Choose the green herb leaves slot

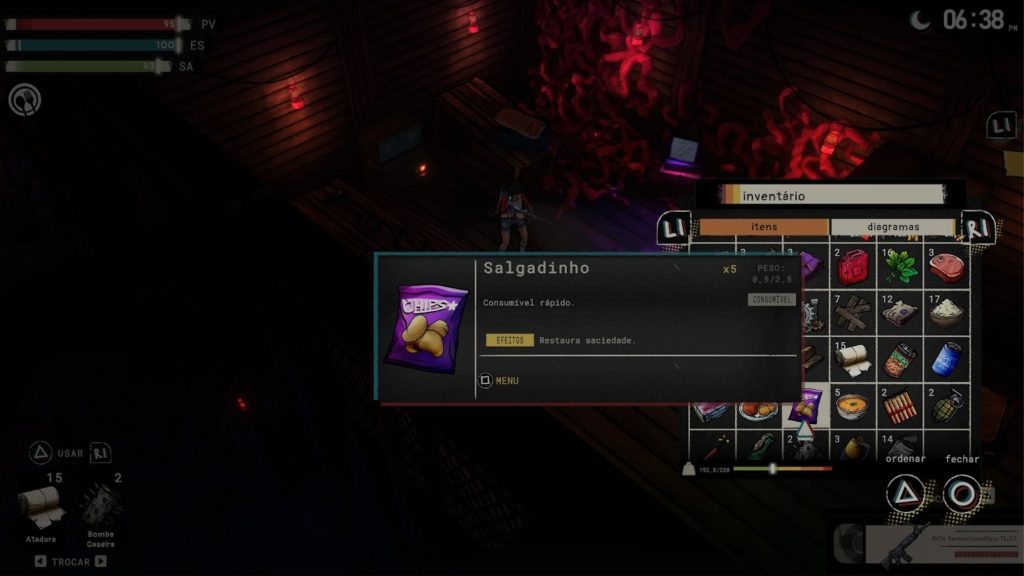[x=900, y=267]
